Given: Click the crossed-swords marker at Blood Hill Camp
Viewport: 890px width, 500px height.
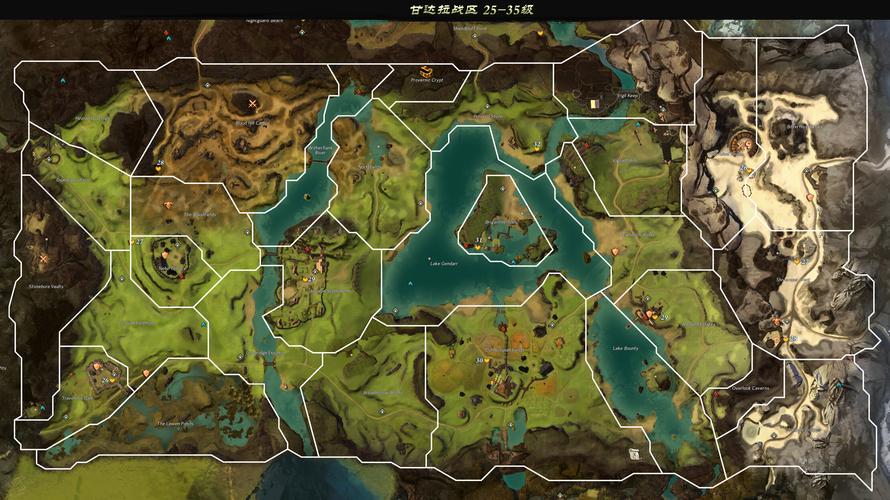Looking at the screenshot, I should 252,102.
